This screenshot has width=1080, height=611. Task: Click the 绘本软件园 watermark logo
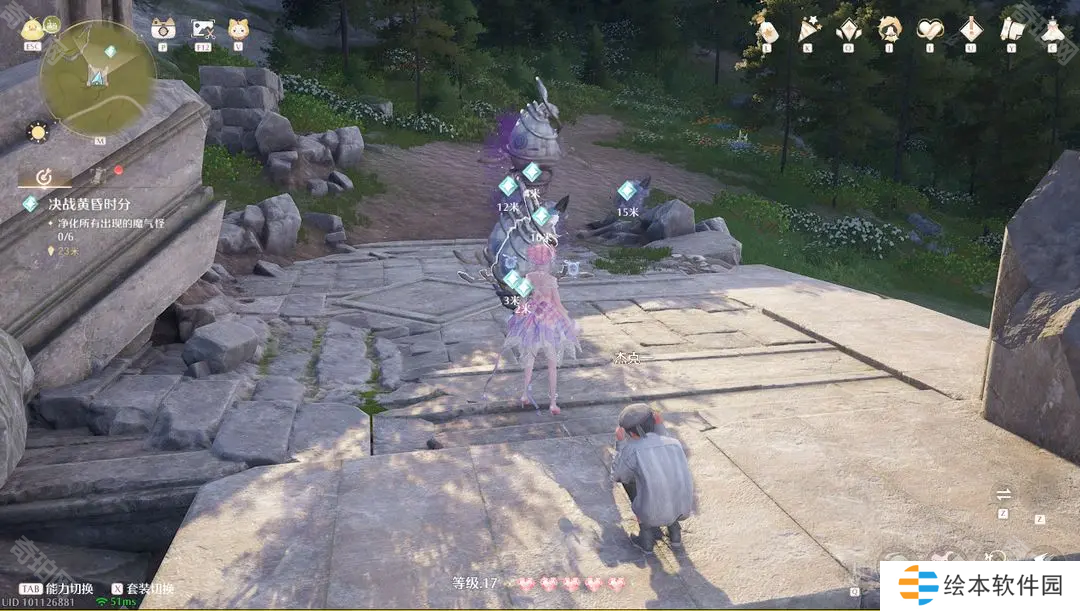(x=979, y=585)
